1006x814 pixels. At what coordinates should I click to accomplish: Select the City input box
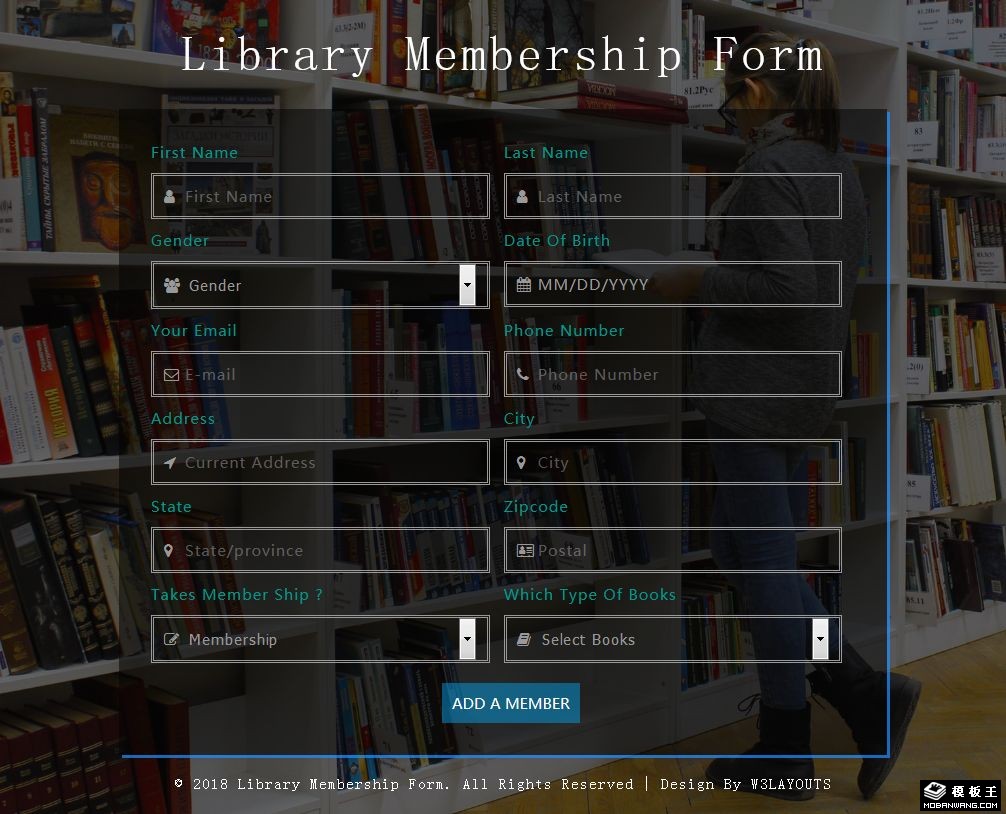coord(672,462)
